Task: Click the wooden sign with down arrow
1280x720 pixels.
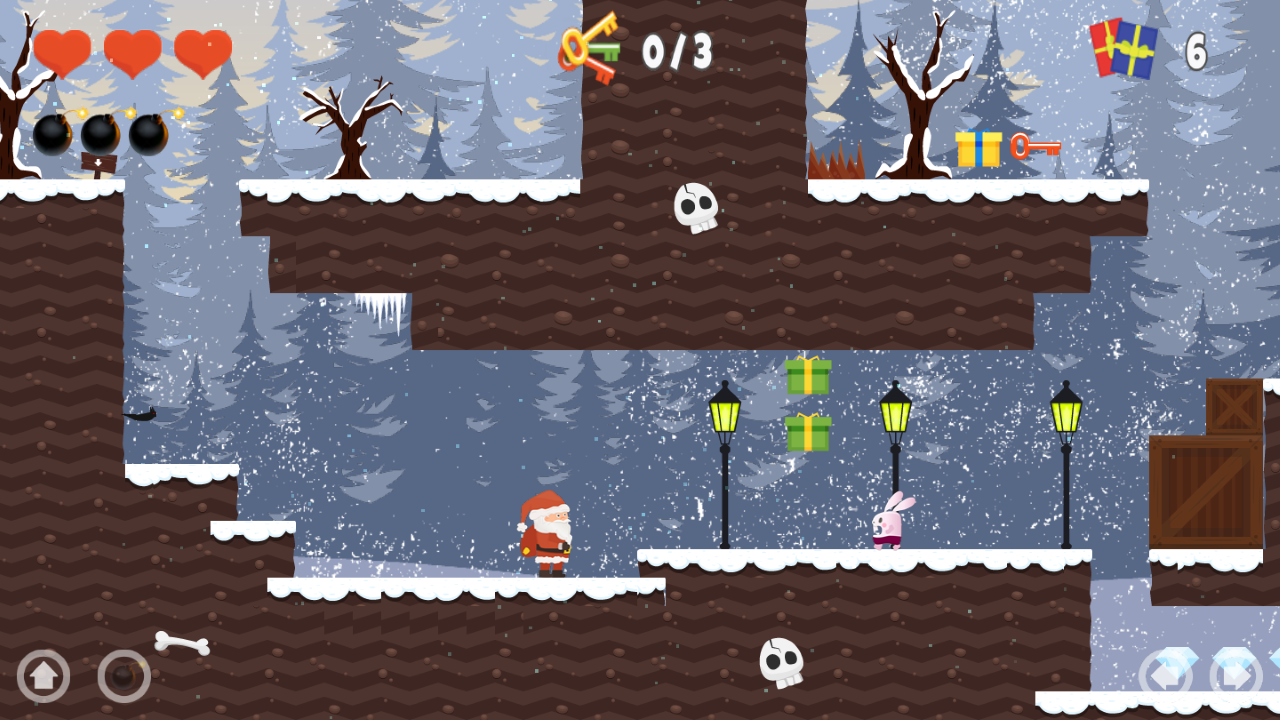Action: (97, 160)
